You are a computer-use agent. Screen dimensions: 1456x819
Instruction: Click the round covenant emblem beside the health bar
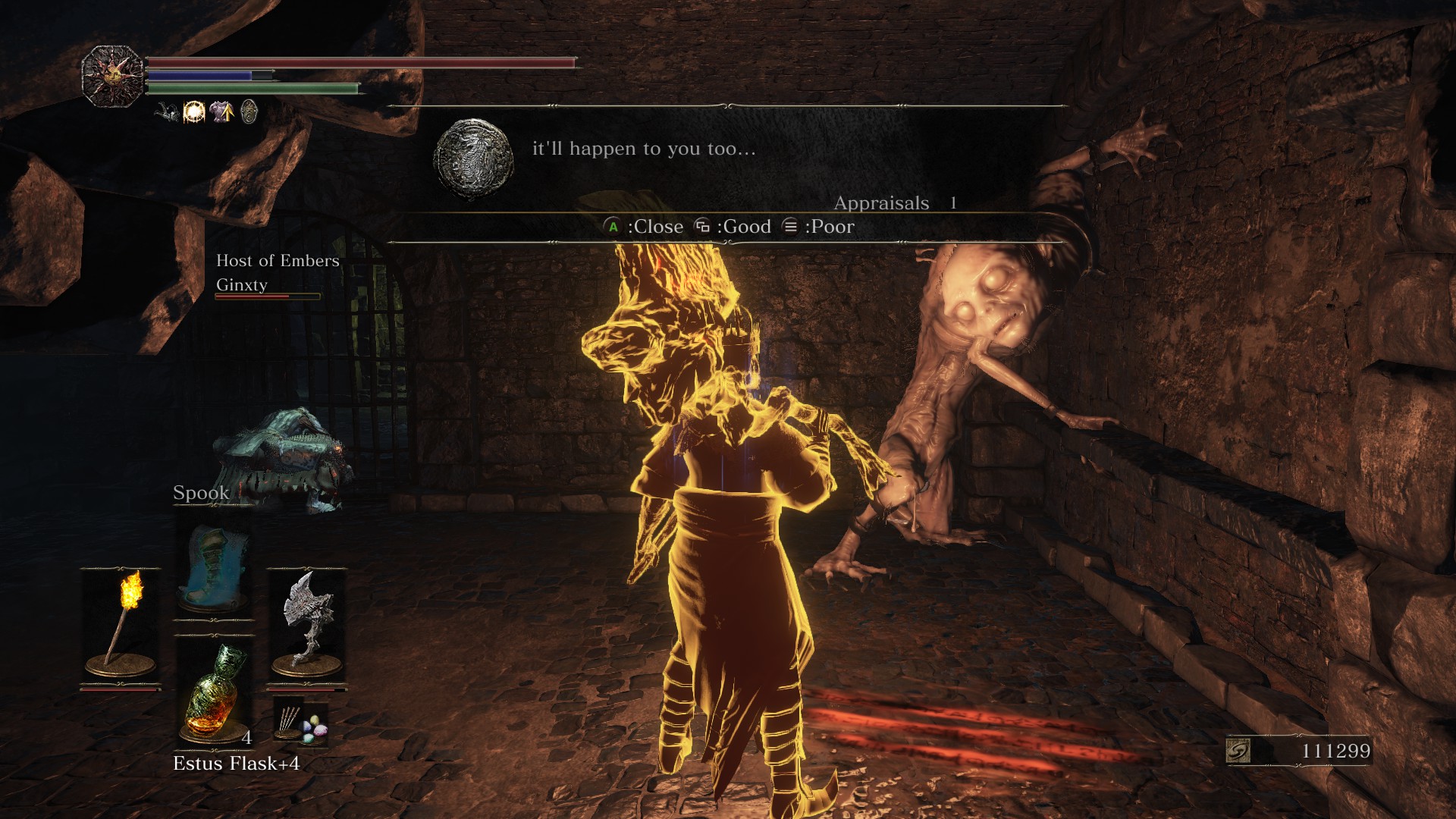point(112,76)
